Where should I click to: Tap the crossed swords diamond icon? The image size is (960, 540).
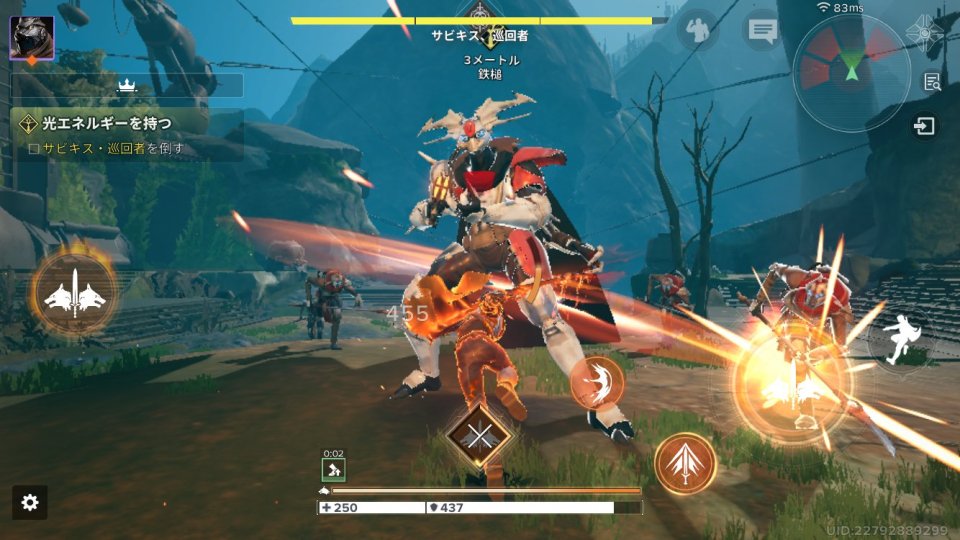click(479, 436)
